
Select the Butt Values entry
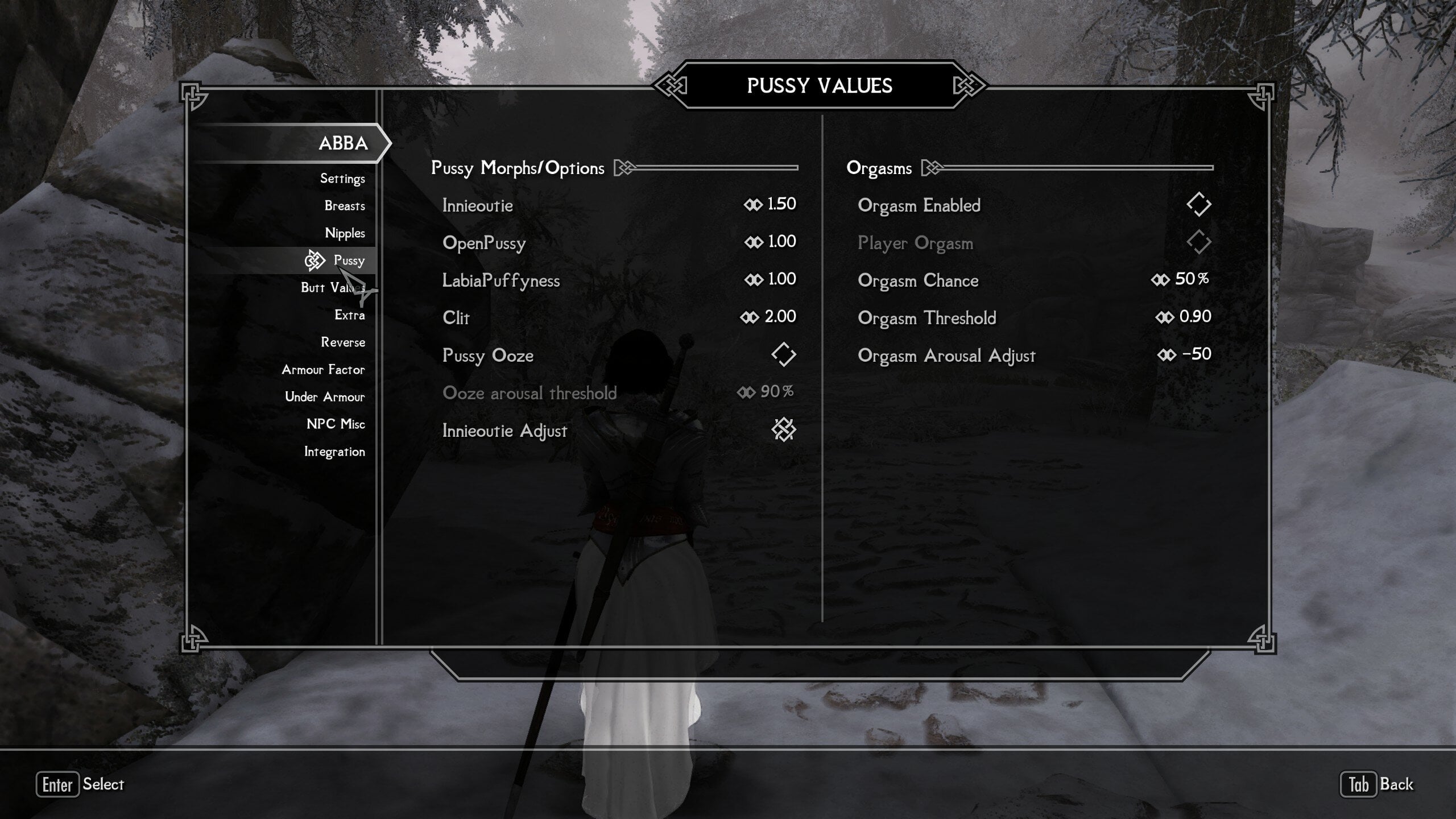point(333,288)
